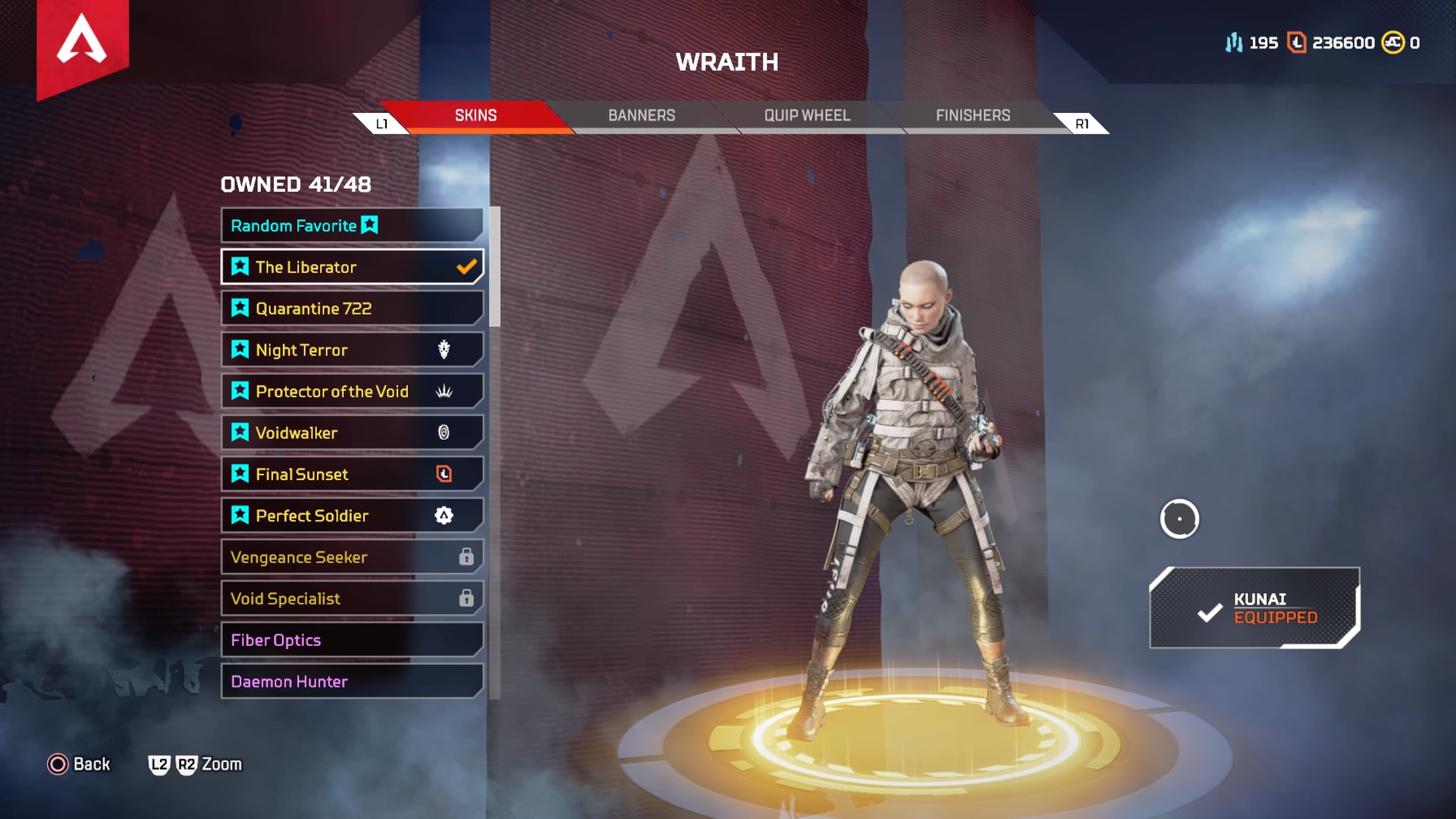The height and width of the screenshot is (819, 1456).
Task: Toggle favorite star on Voidwalker
Action: point(240,432)
